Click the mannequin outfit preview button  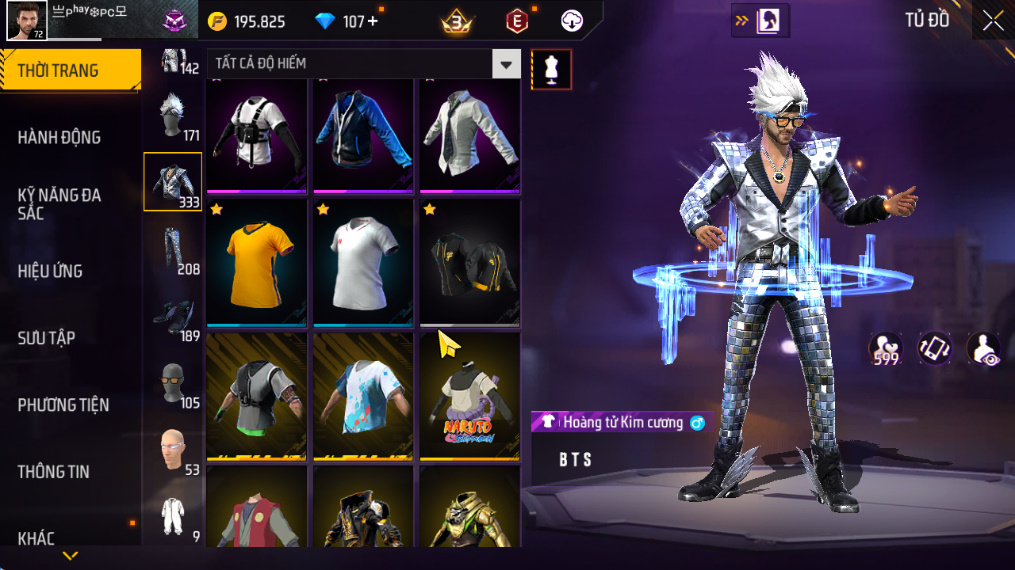(551, 69)
